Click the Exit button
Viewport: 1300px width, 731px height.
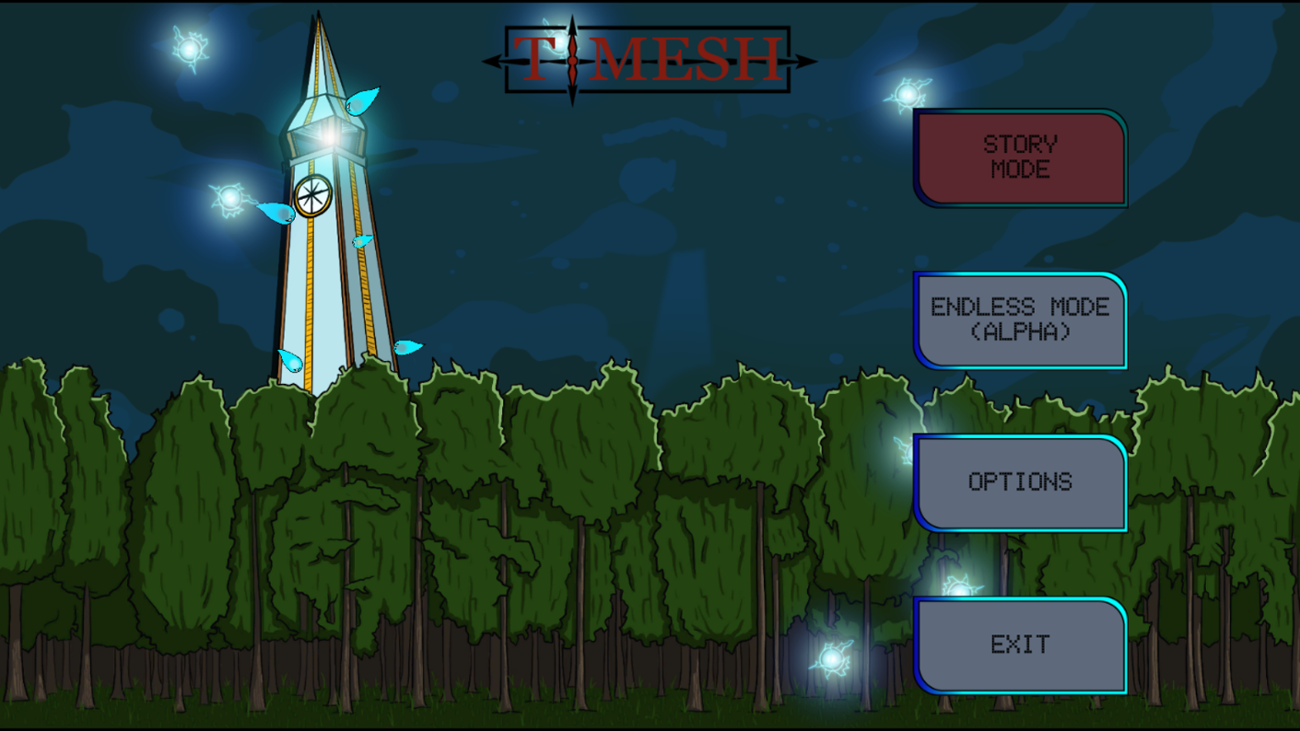click(1022, 645)
